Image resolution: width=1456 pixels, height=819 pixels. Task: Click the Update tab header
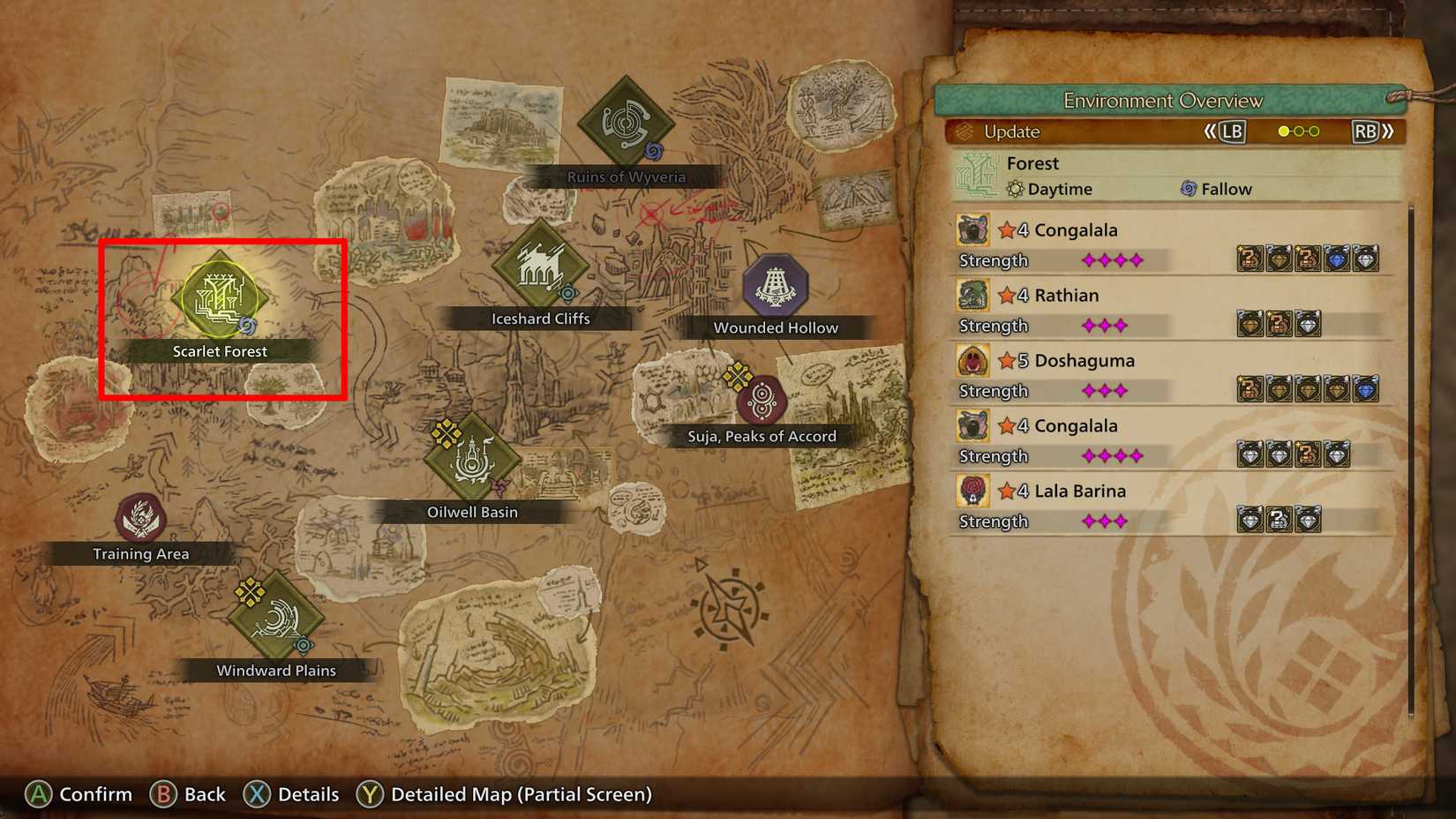1011,131
